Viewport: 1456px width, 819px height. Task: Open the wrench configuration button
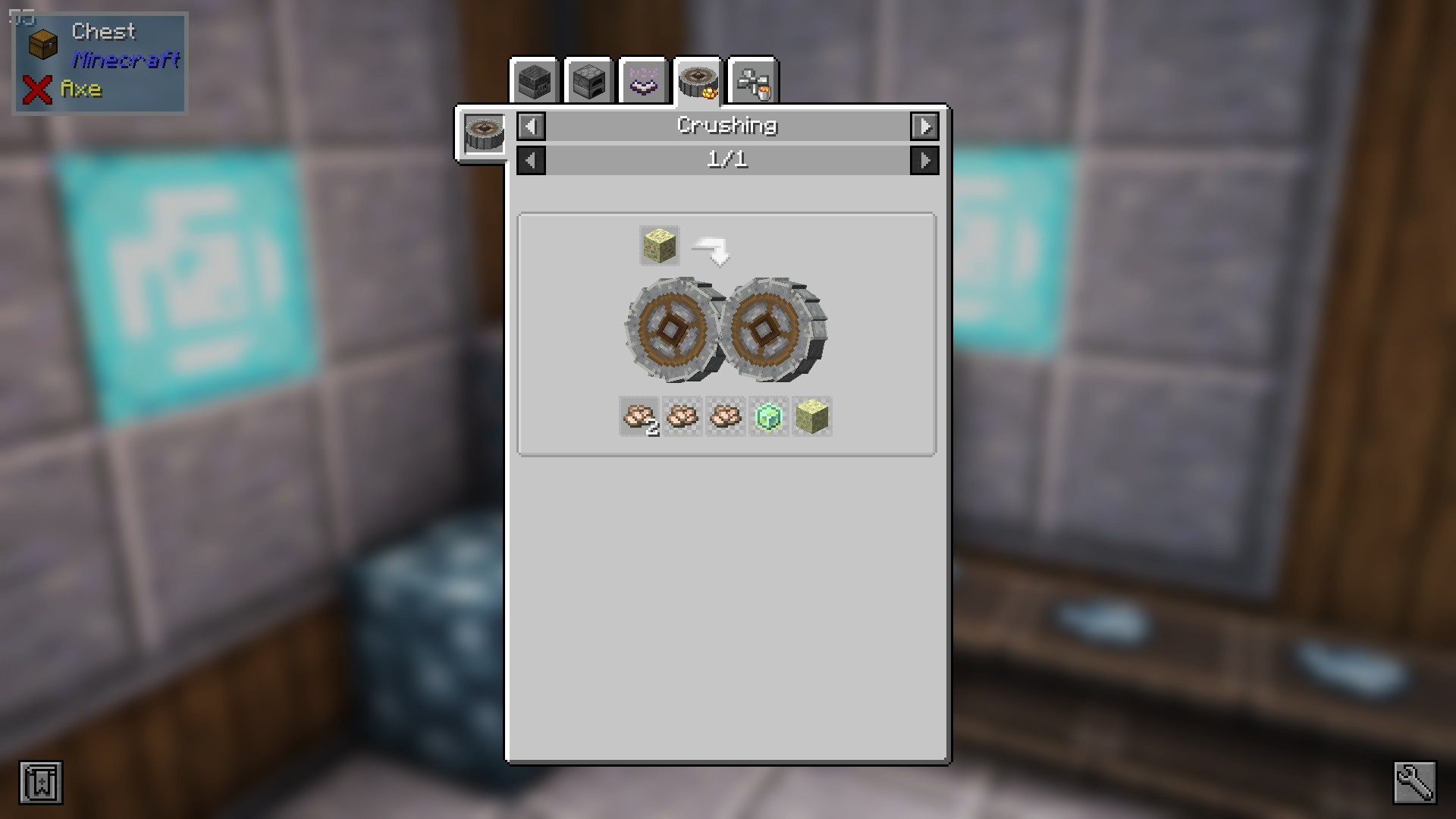(1414, 783)
